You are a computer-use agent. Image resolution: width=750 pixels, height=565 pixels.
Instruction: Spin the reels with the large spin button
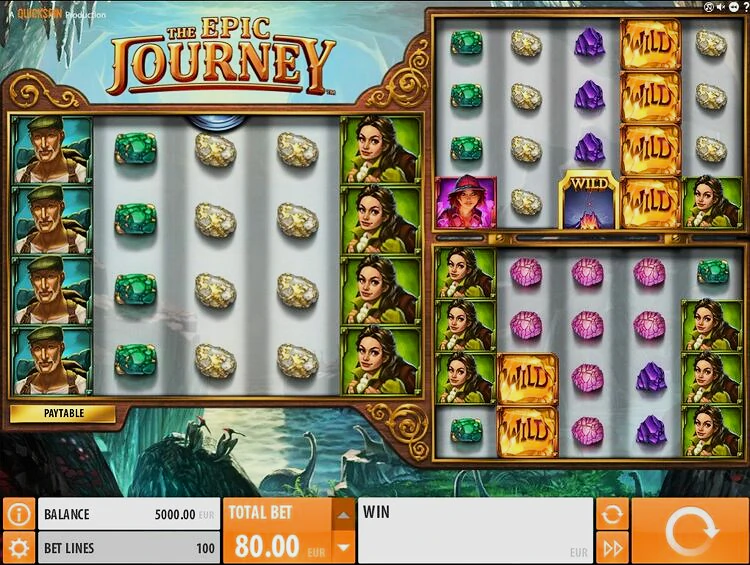click(690, 531)
